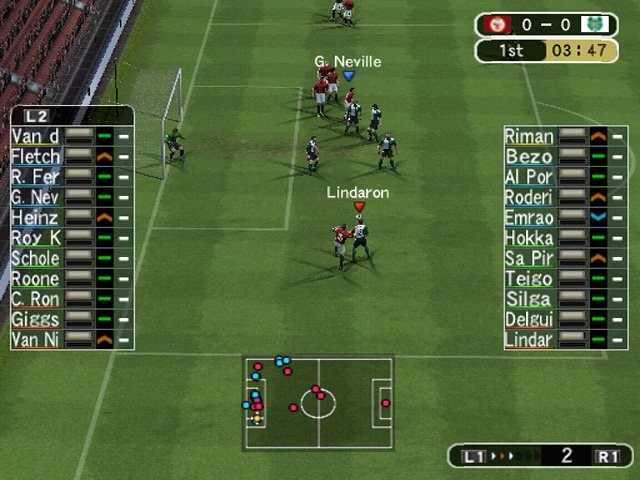Select Van d in the left player list

tap(36, 136)
